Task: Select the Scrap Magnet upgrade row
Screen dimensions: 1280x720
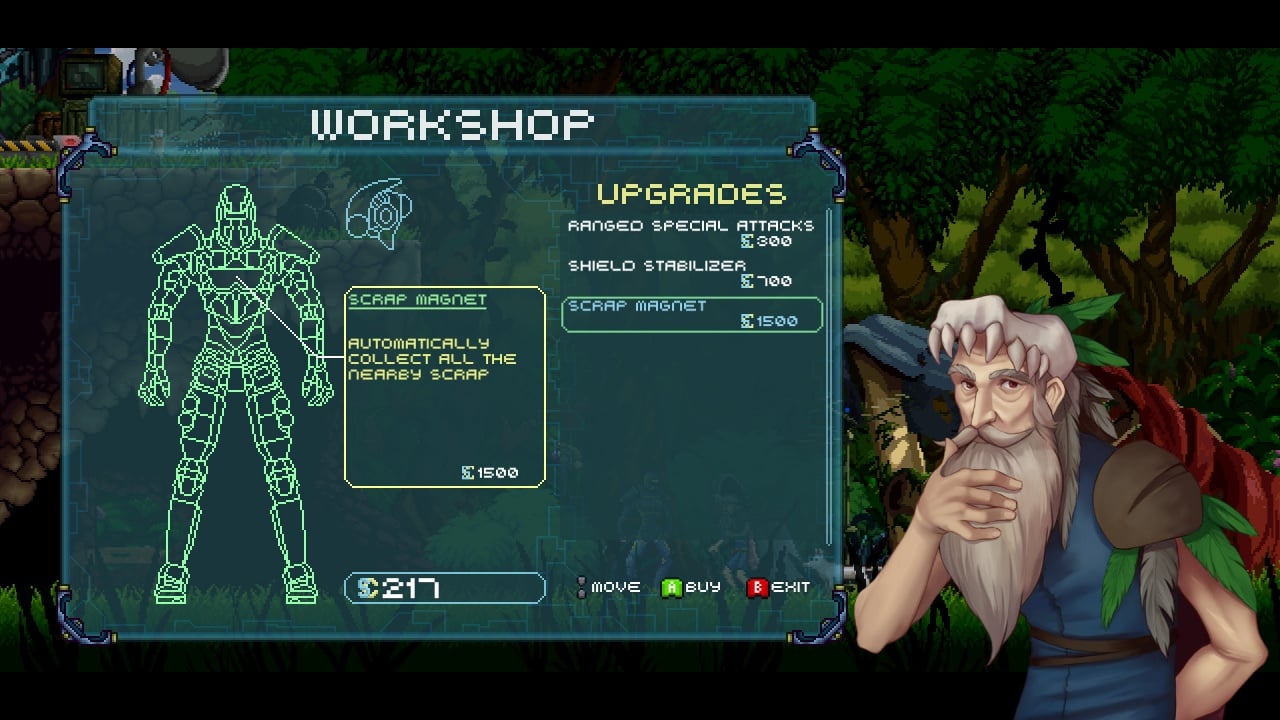Action: 691,314
